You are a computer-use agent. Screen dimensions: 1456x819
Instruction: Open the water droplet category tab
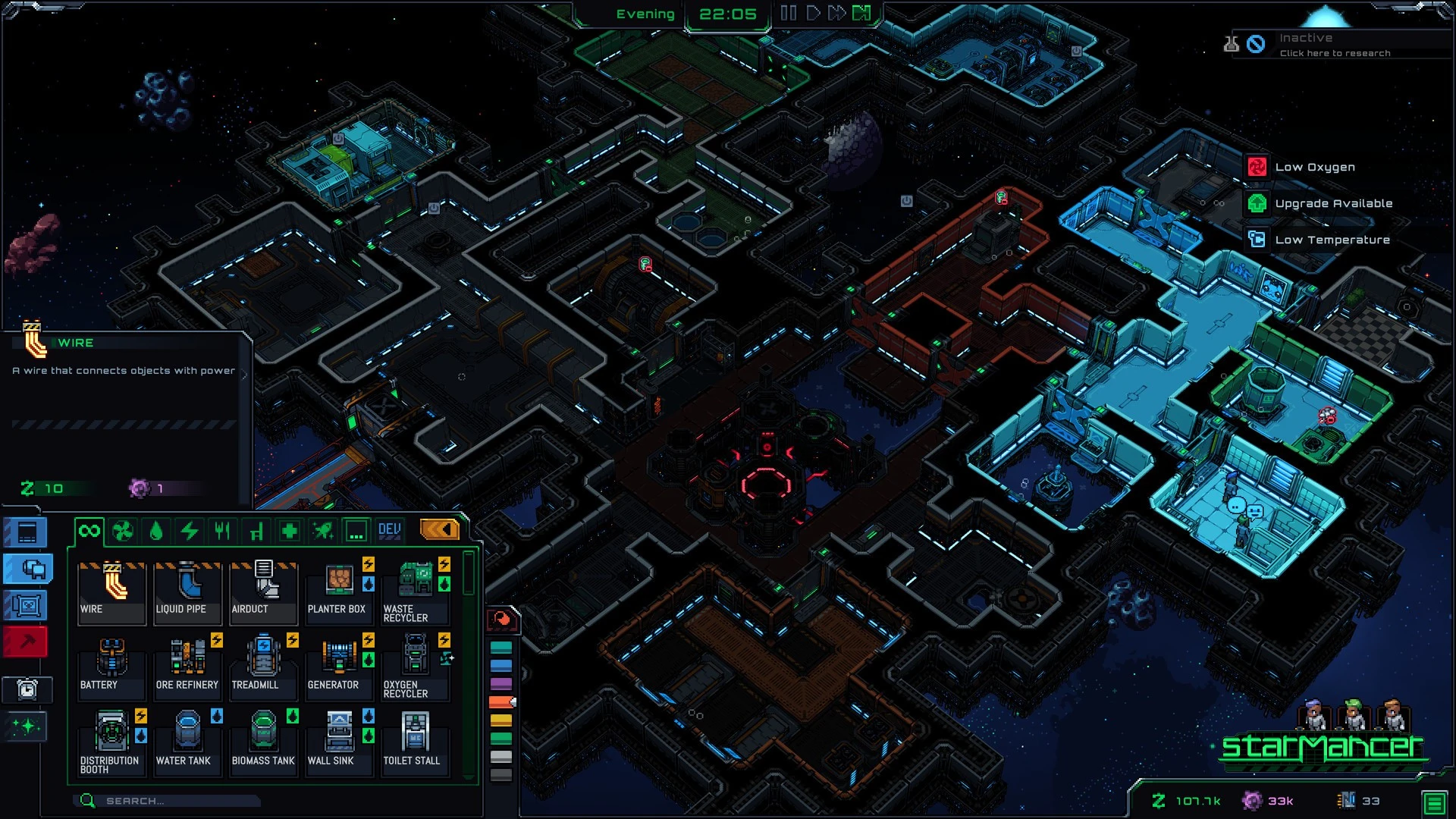[x=156, y=531]
